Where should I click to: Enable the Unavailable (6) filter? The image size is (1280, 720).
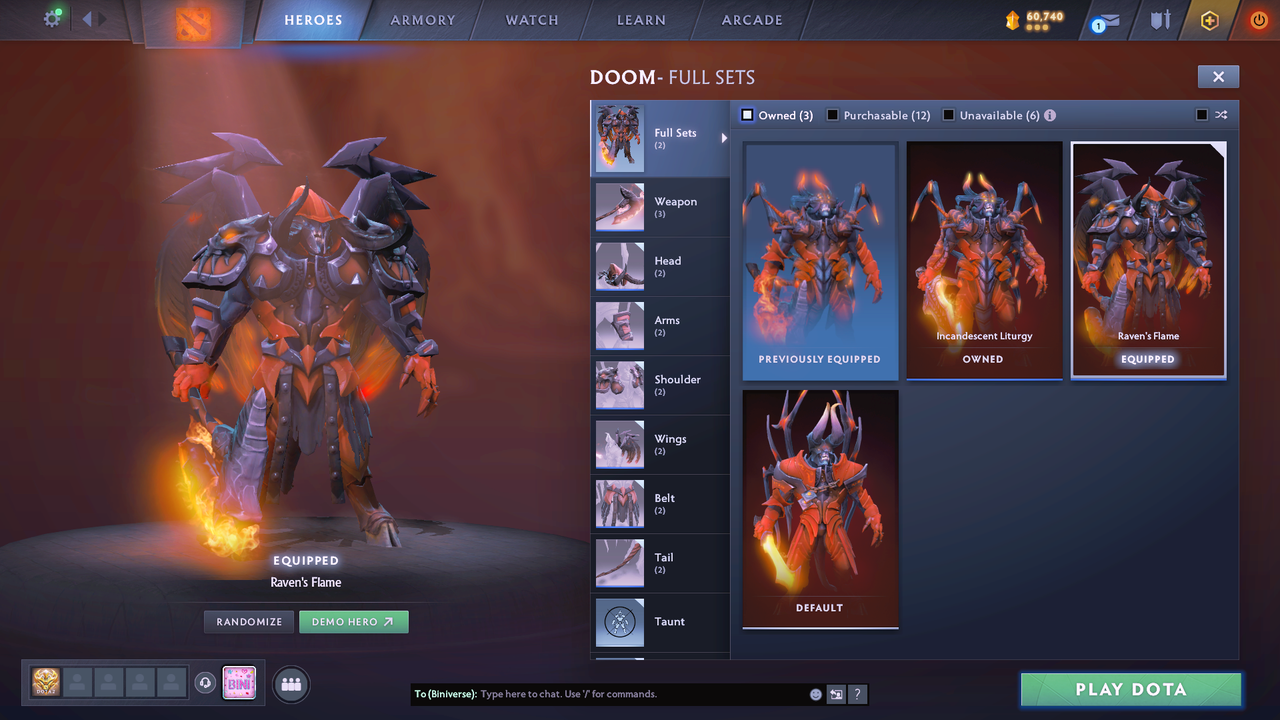pos(948,115)
